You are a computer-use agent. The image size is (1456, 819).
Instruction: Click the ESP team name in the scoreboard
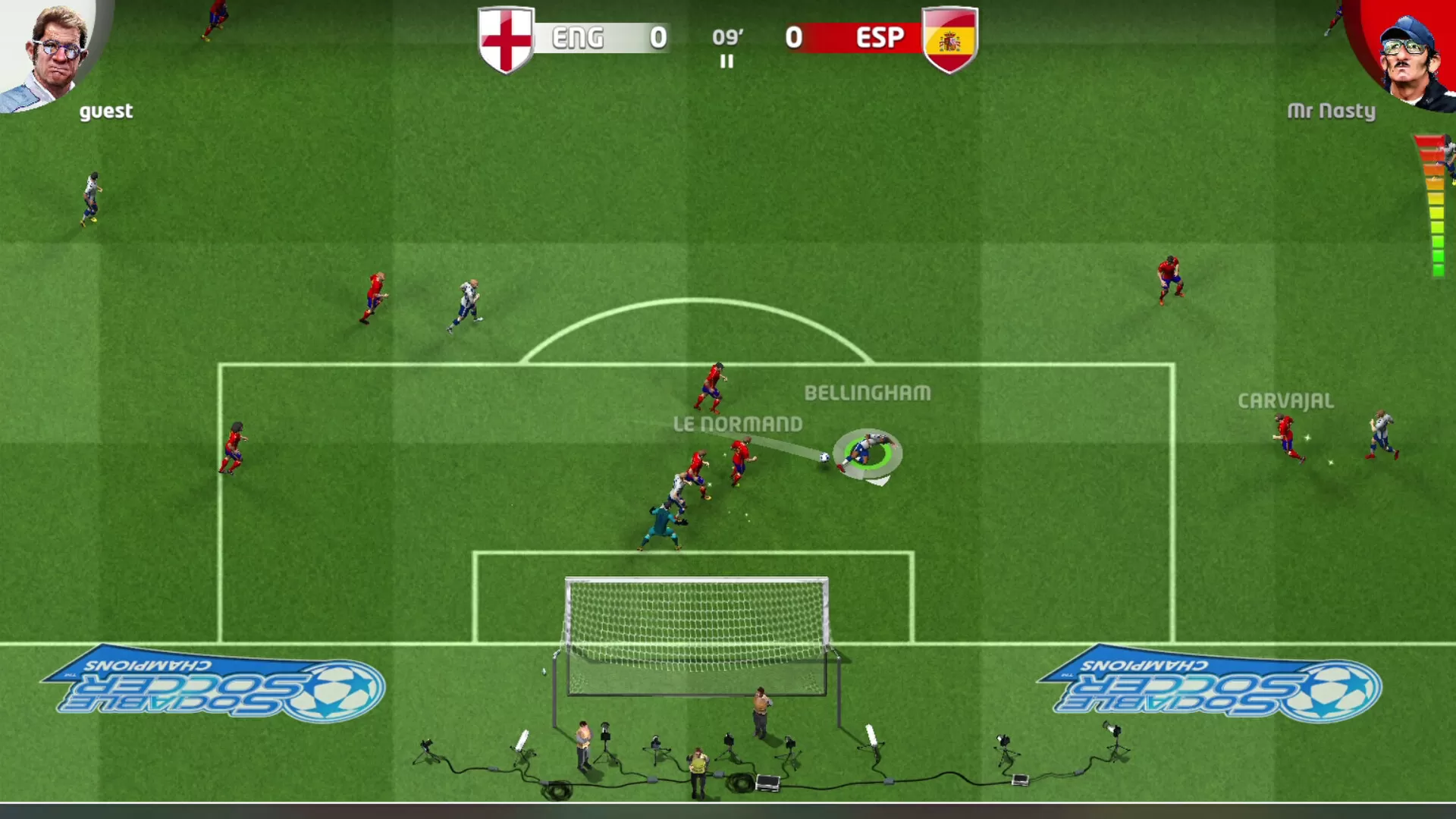[880, 37]
